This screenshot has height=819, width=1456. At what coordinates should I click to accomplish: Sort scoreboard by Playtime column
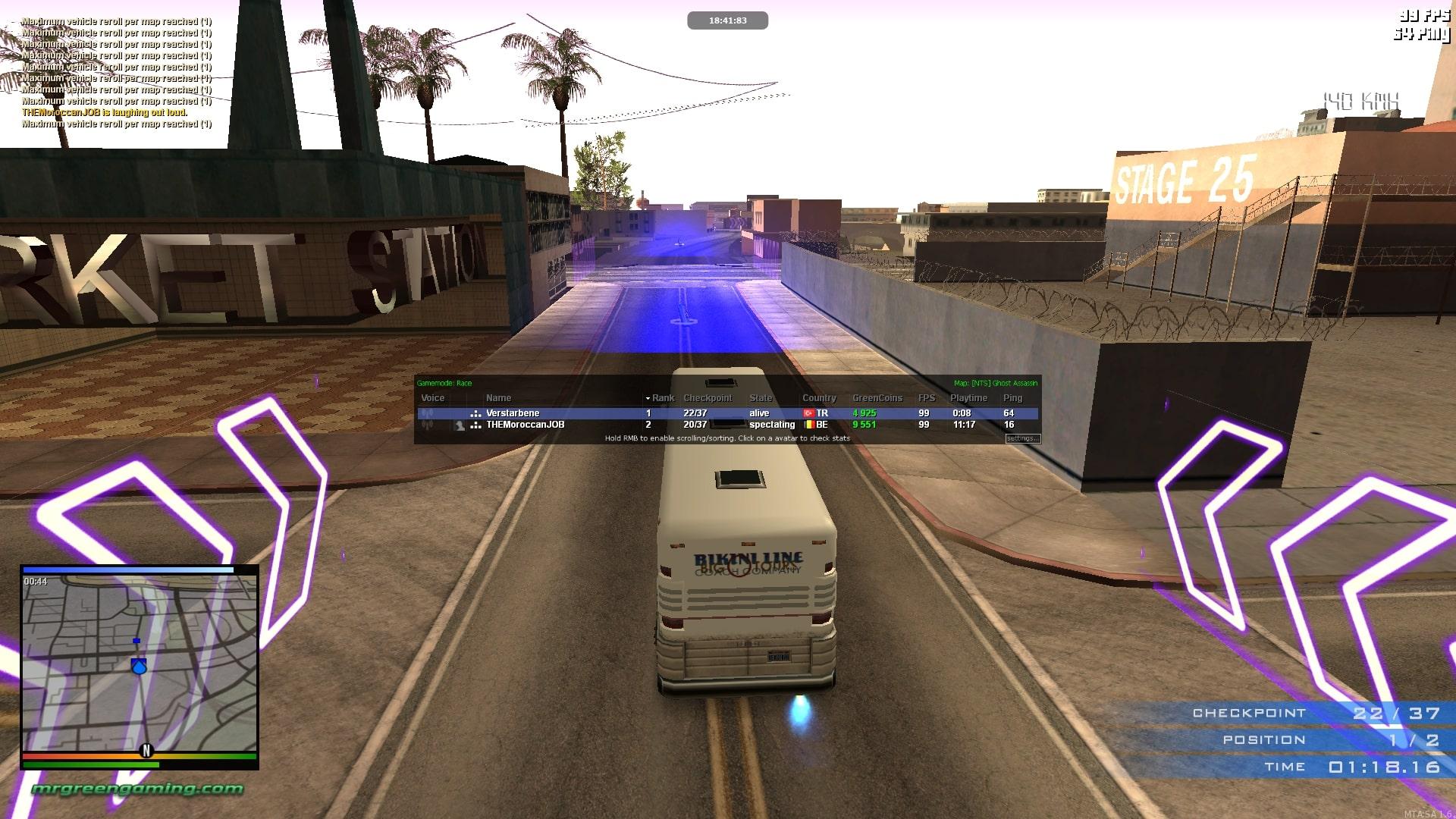click(x=968, y=398)
